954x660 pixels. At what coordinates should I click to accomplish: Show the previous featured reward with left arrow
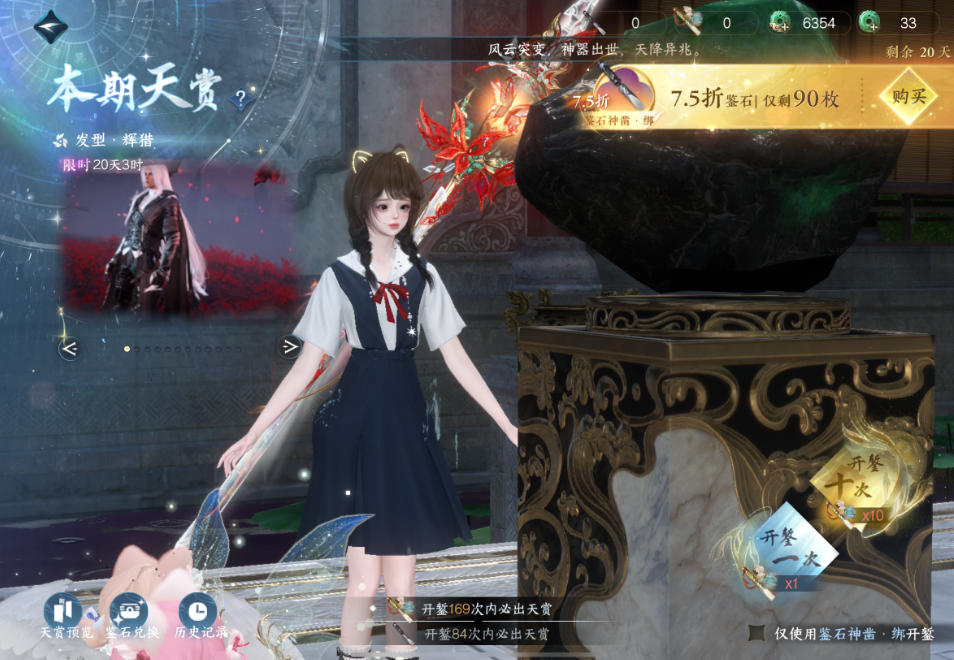(x=69, y=348)
